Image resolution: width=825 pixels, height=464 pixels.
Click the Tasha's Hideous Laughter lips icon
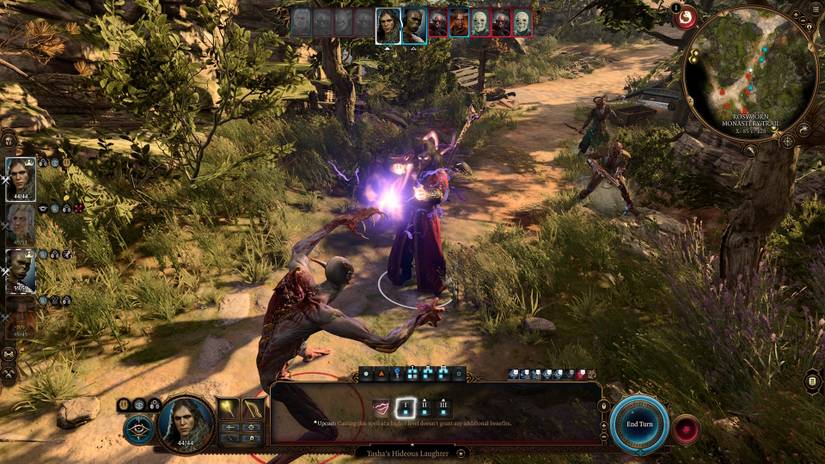pyautogui.click(x=381, y=407)
